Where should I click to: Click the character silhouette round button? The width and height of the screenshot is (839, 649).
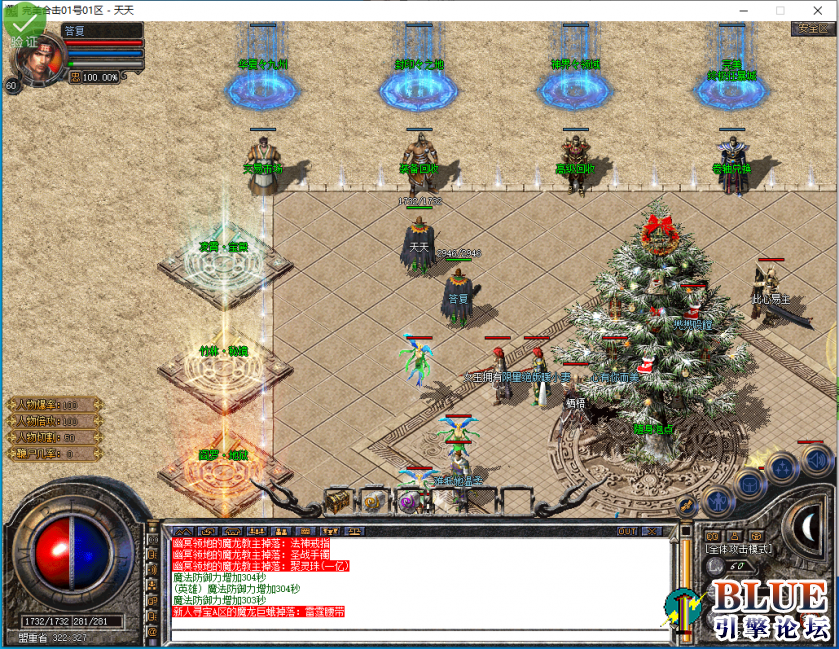(718, 499)
